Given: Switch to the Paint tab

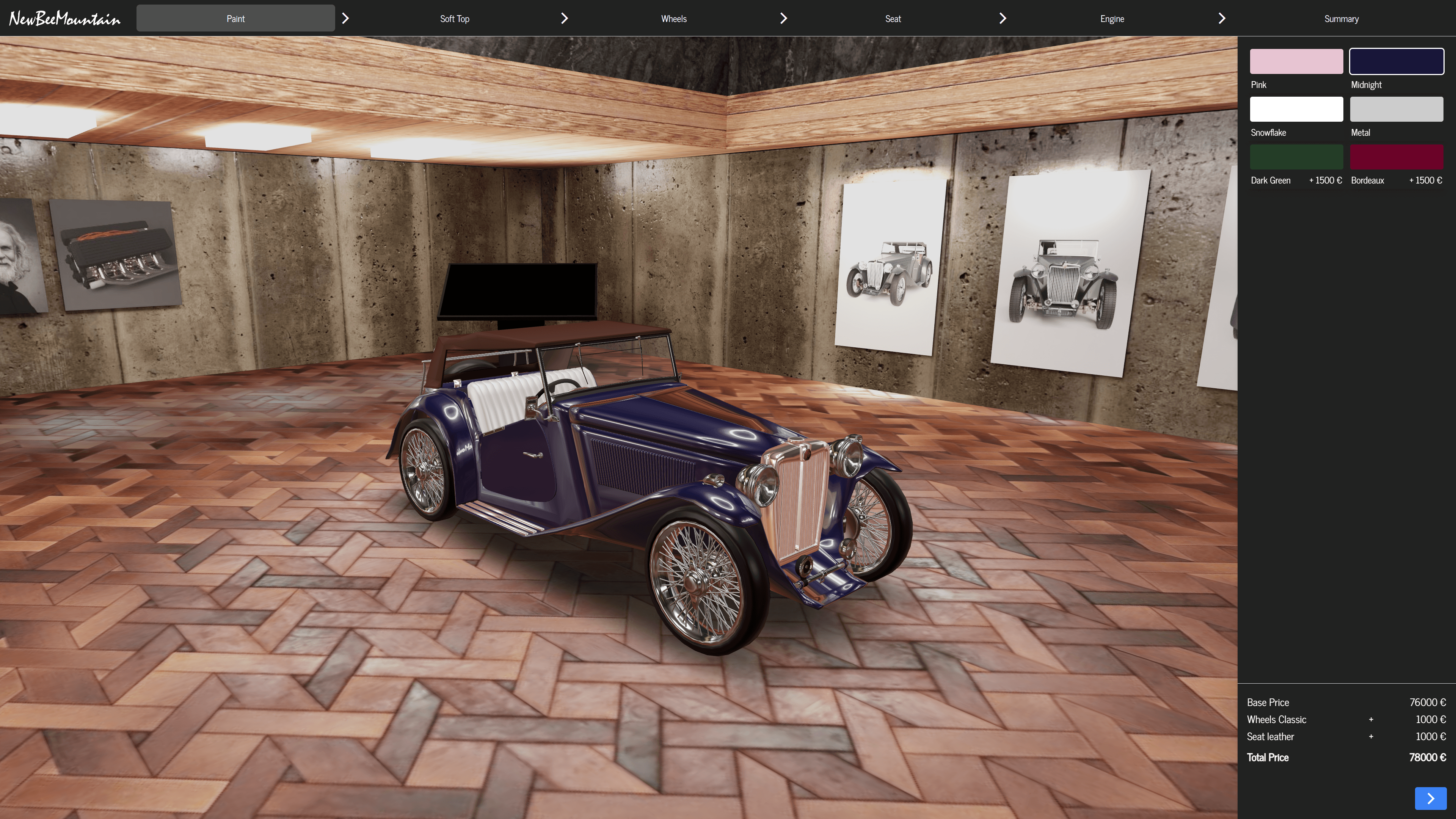Looking at the screenshot, I should (x=235, y=19).
